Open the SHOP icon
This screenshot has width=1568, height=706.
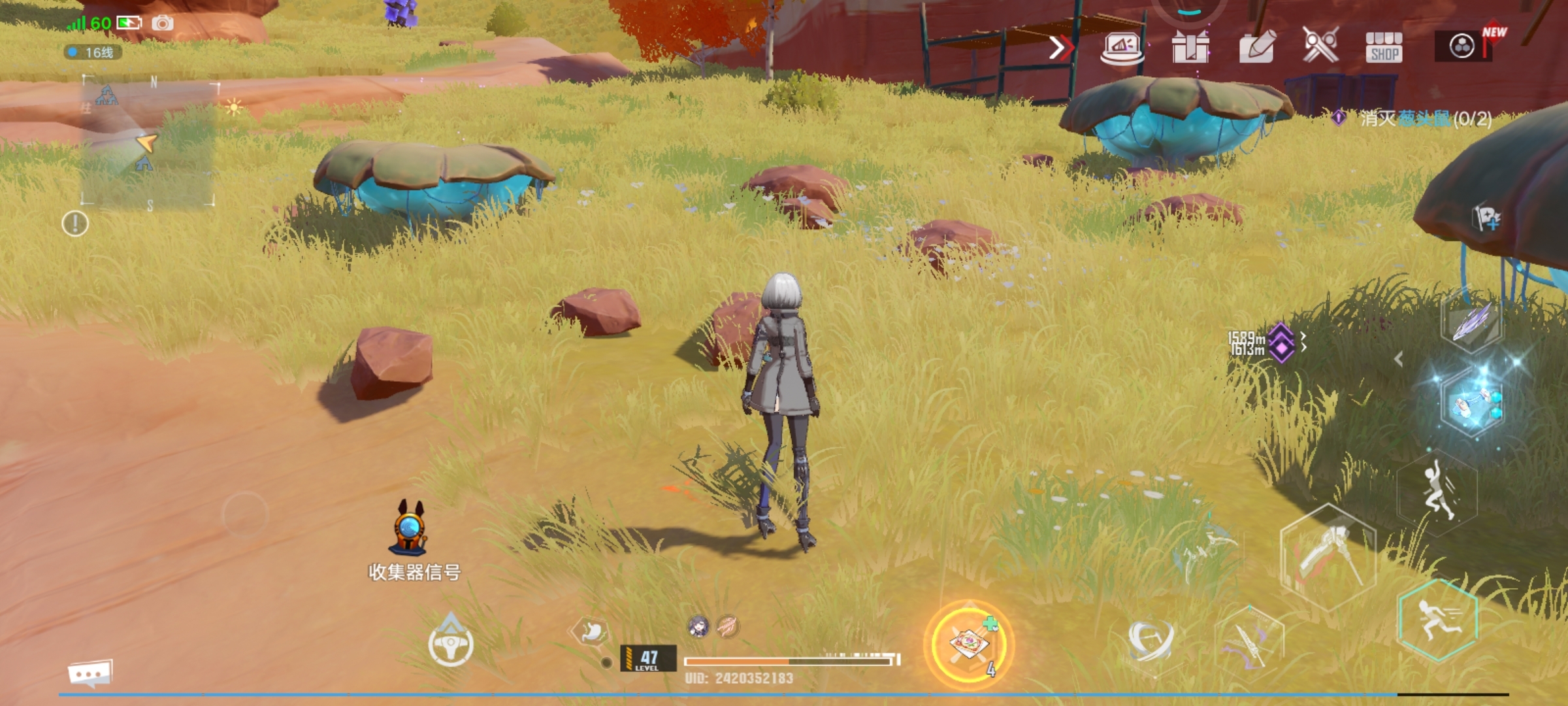[x=1383, y=48]
